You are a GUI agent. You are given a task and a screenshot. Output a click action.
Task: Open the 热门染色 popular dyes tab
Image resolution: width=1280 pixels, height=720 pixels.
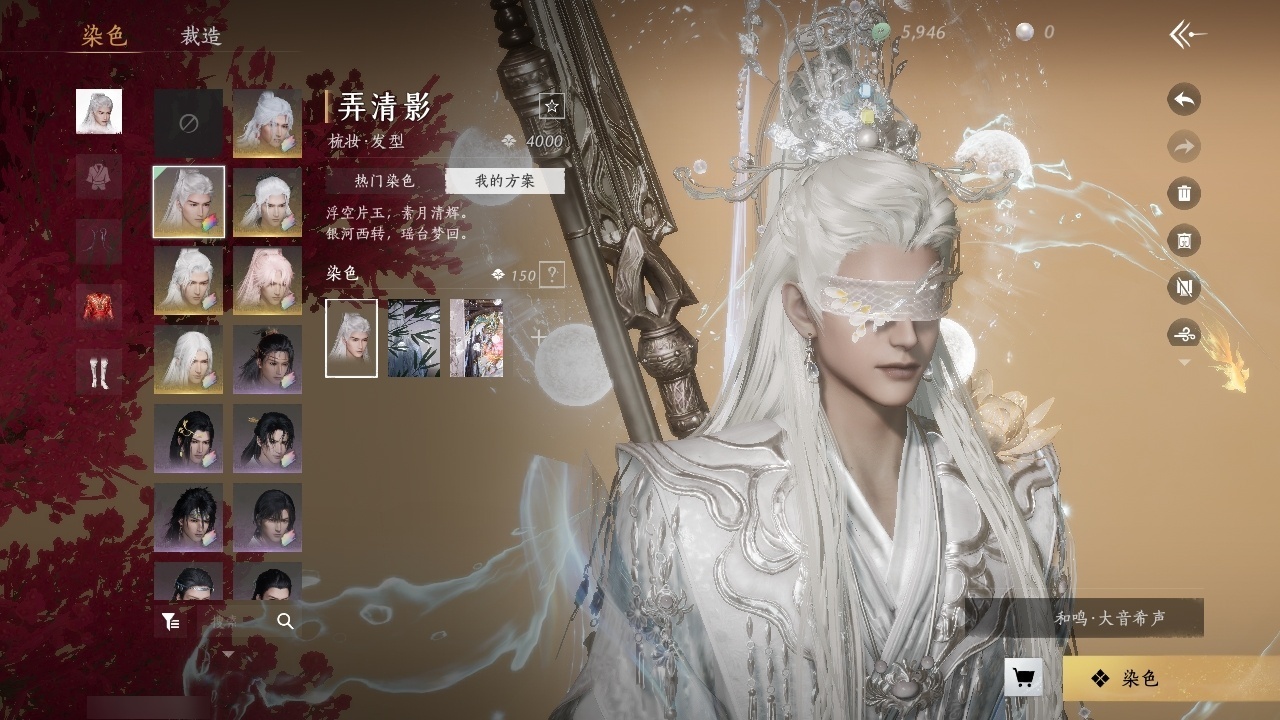[384, 181]
